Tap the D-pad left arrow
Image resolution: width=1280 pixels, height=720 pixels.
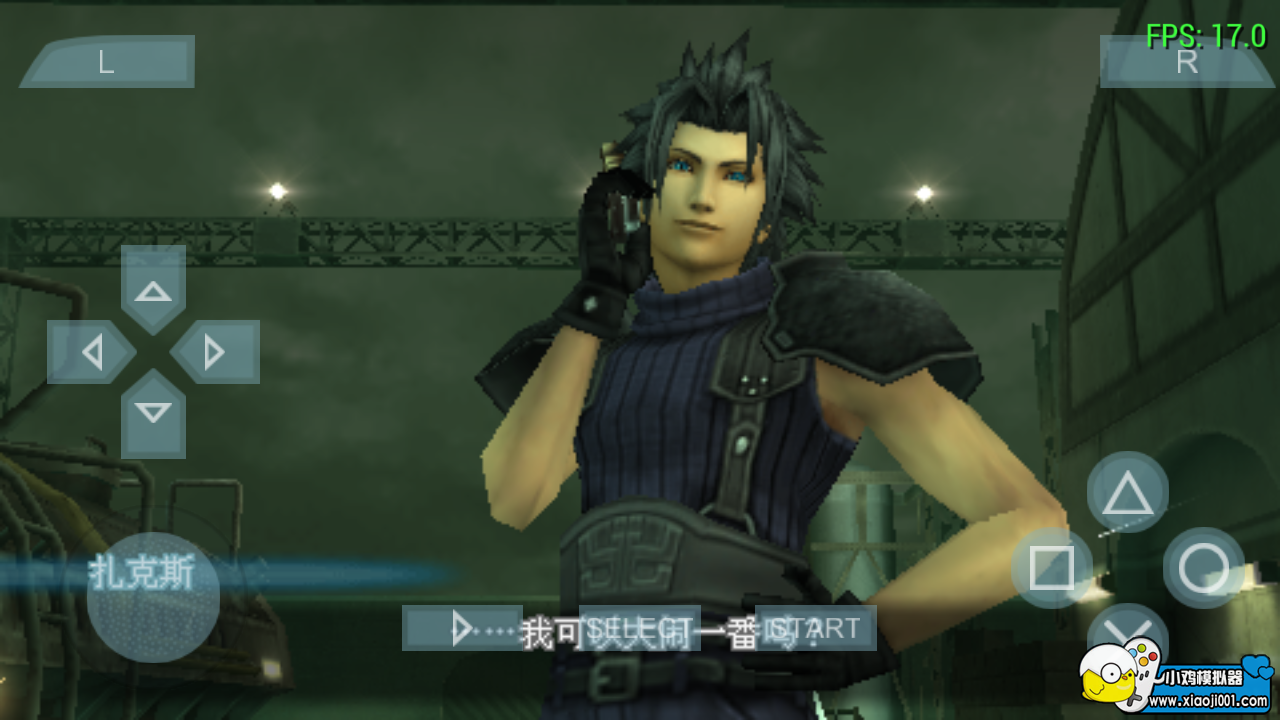click(x=93, y=353)
